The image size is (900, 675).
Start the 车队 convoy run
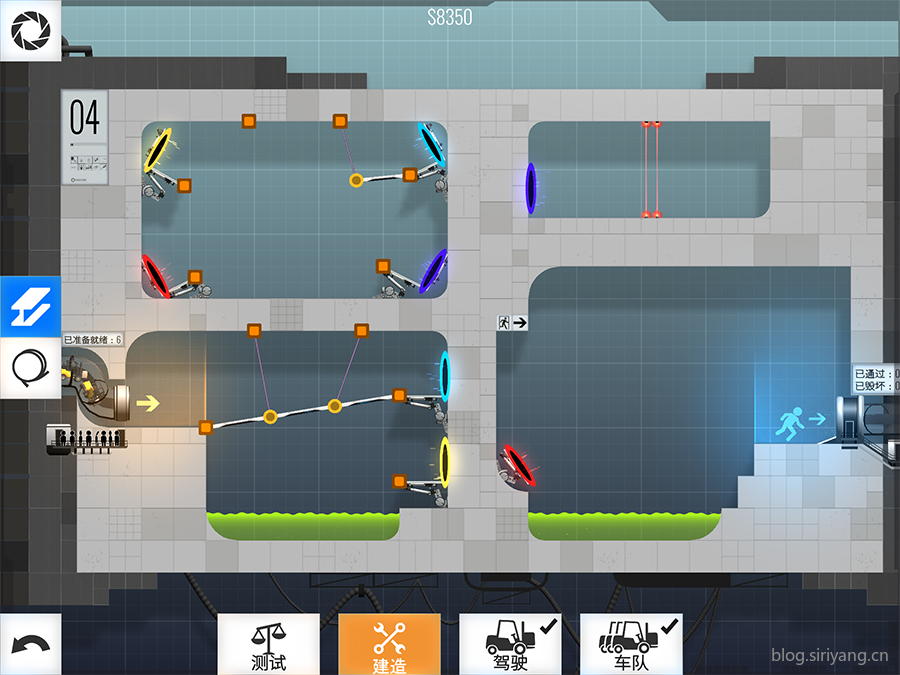[x=631, y=644]
